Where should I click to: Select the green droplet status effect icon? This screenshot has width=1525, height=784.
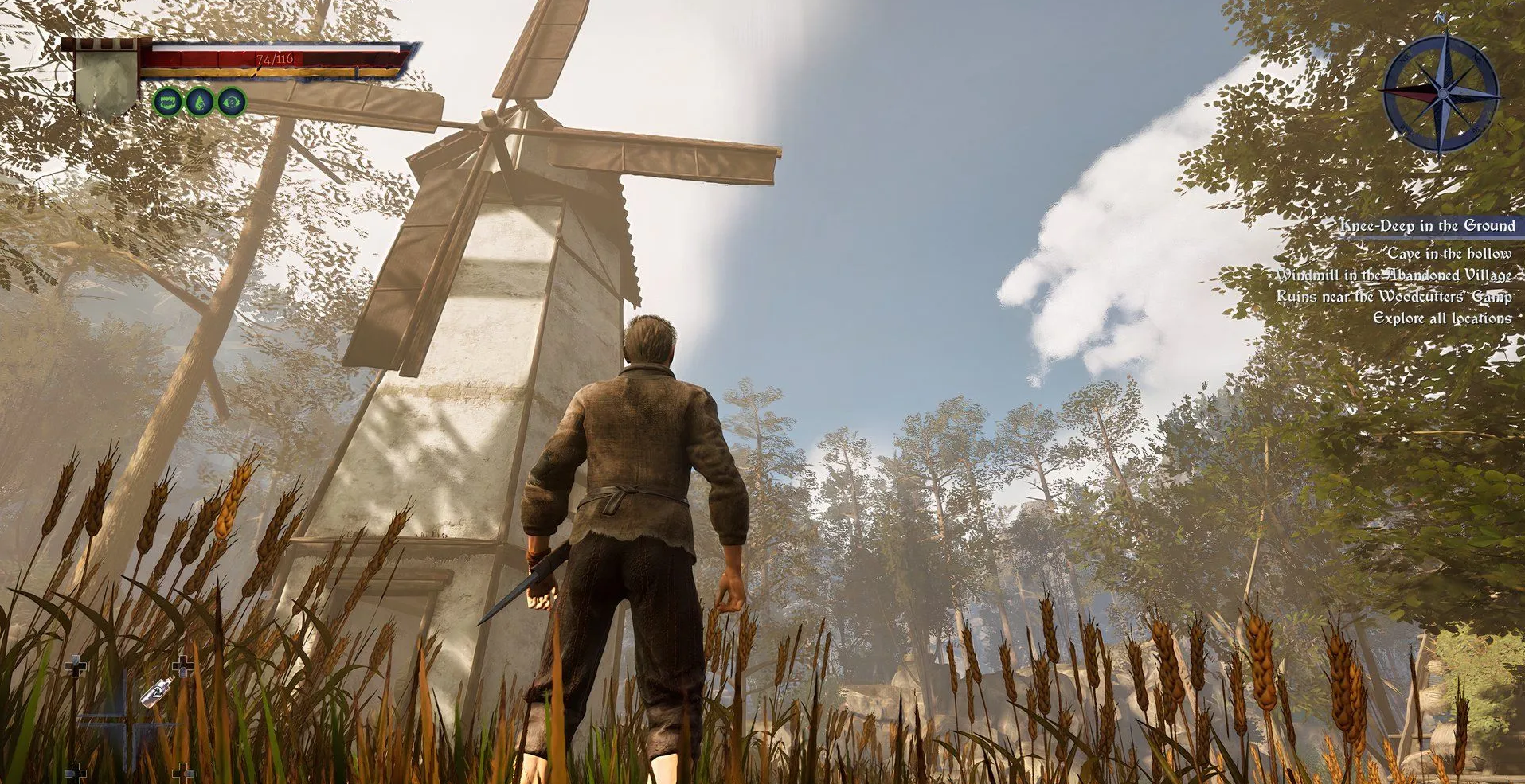199,102
